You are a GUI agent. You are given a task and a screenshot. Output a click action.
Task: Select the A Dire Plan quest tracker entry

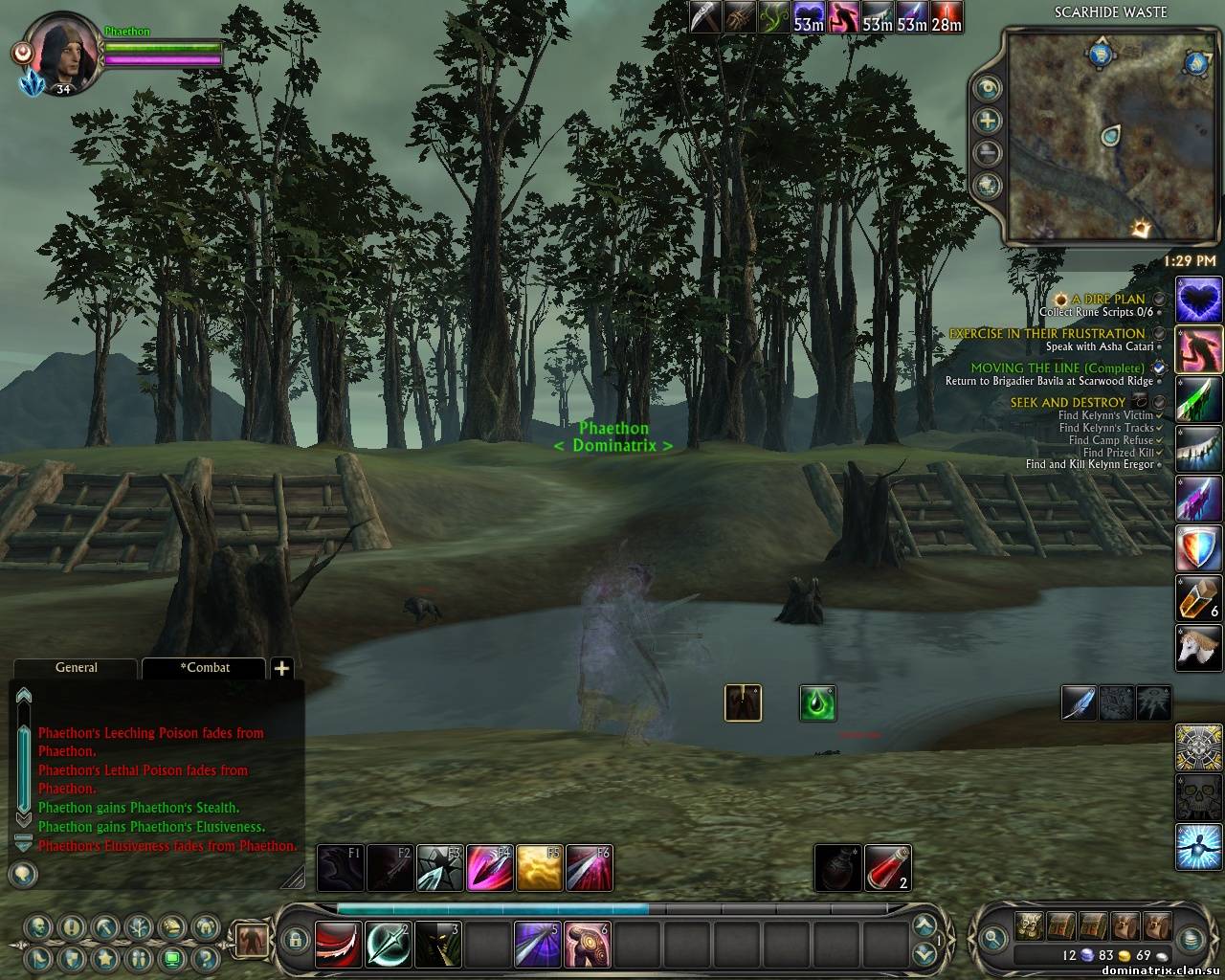(1108, 300)
